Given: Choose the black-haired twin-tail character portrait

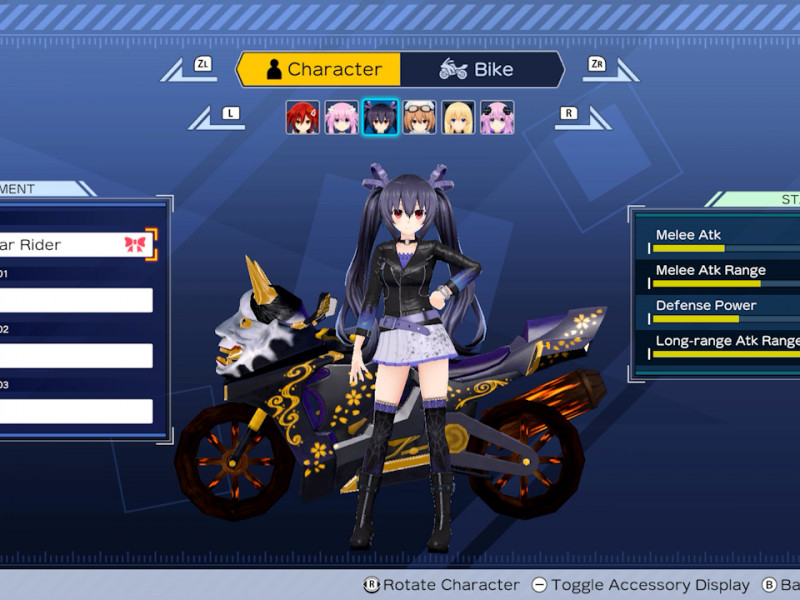Looking at the screenshot, I should point(380,117).
